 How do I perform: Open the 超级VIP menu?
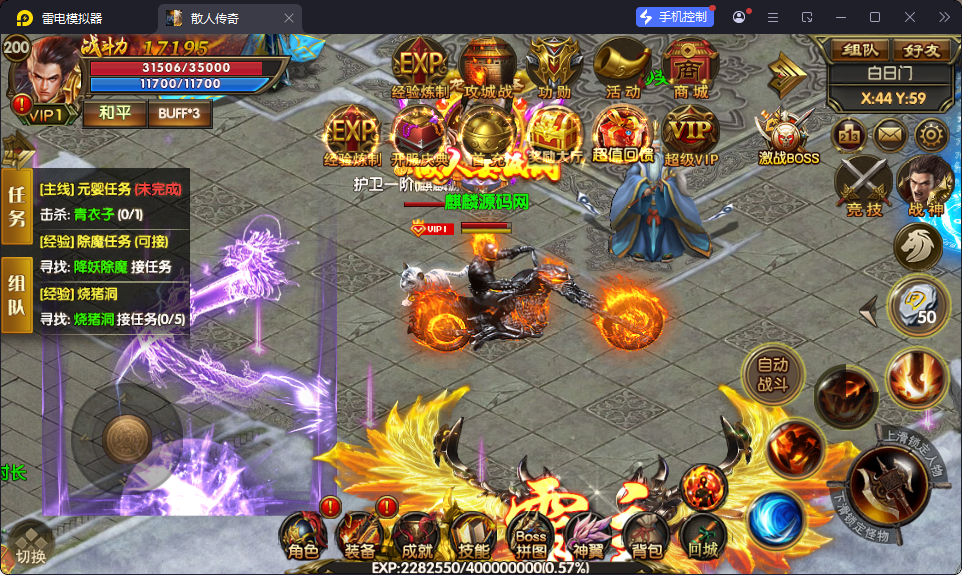pyautogui.click(x=690, y=135)
